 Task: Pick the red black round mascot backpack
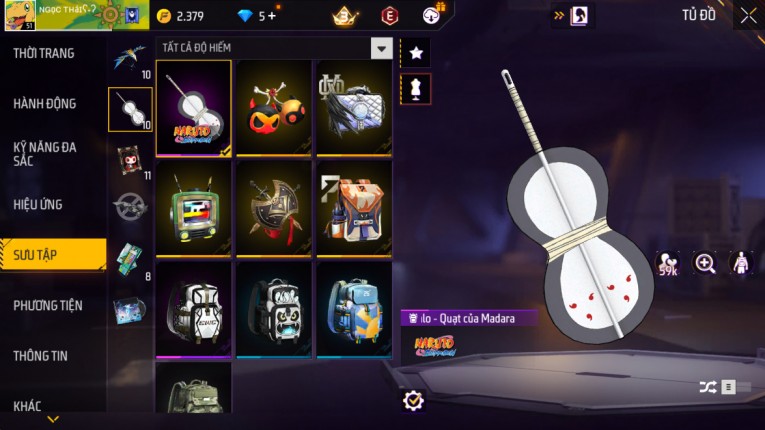click(274, 108)
